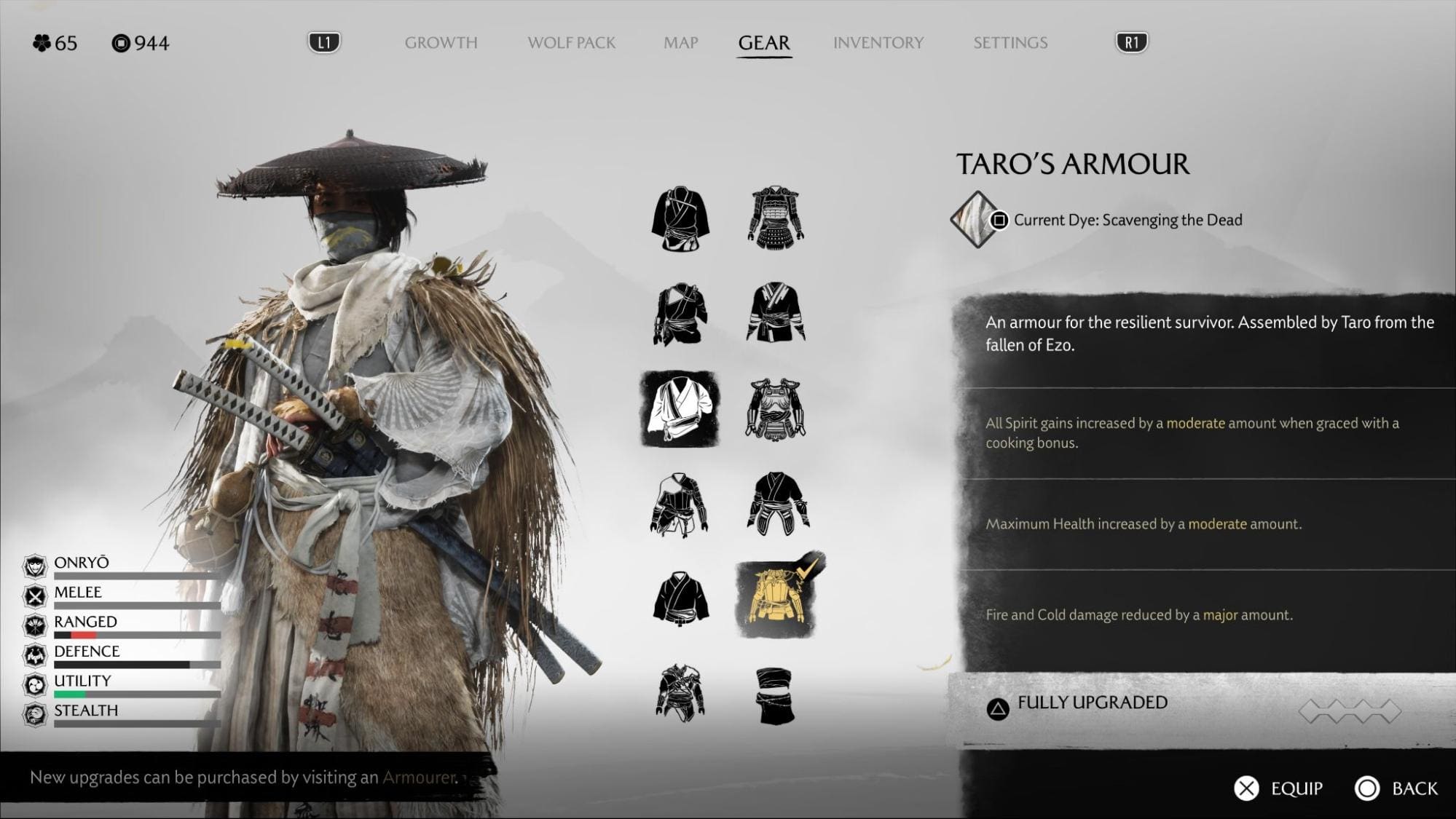Switch to the Settings tab
Screen dimensions: 1456x819
tap(1010, 43)
